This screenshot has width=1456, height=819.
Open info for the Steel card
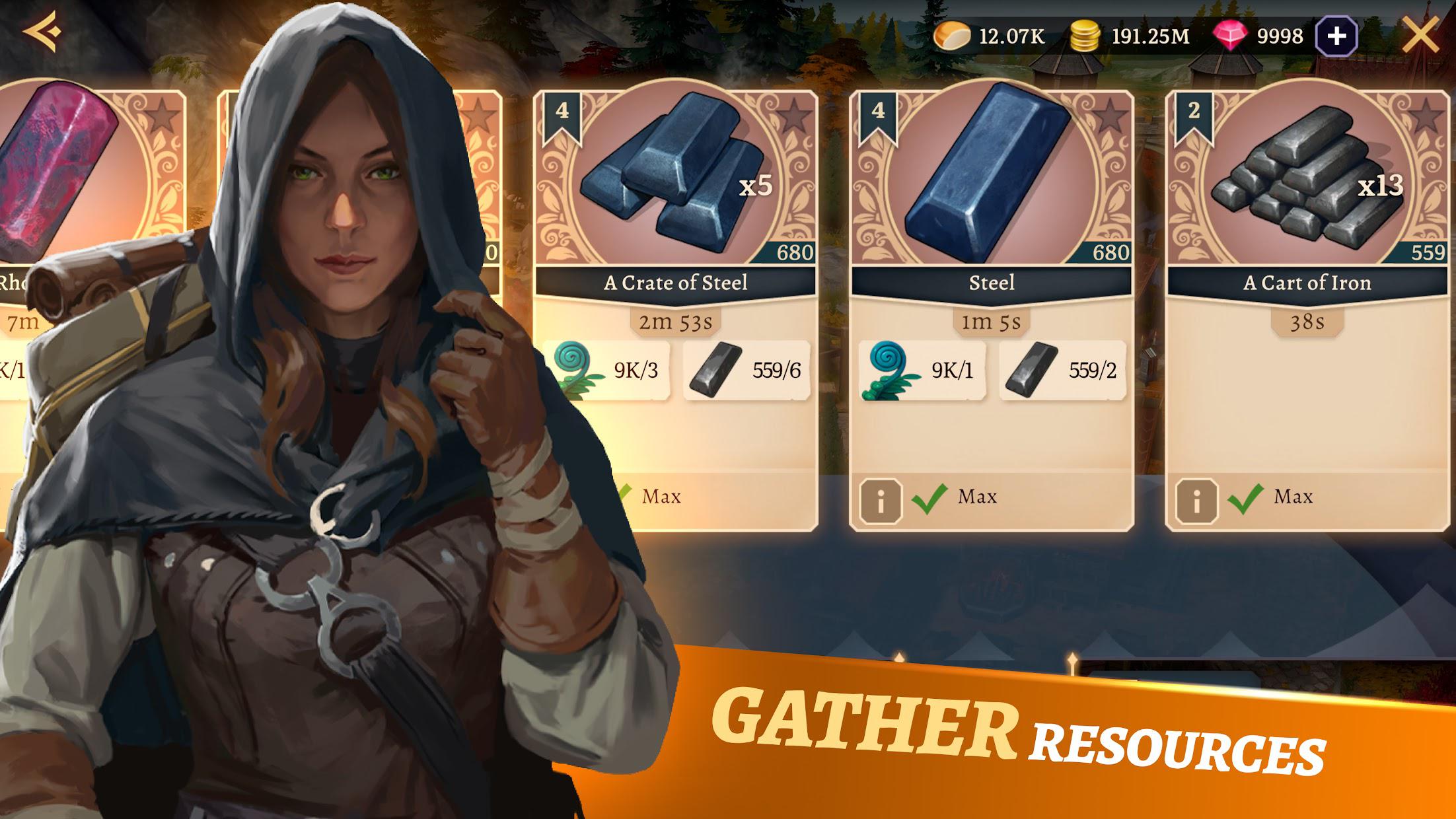(x=881, y=501)
